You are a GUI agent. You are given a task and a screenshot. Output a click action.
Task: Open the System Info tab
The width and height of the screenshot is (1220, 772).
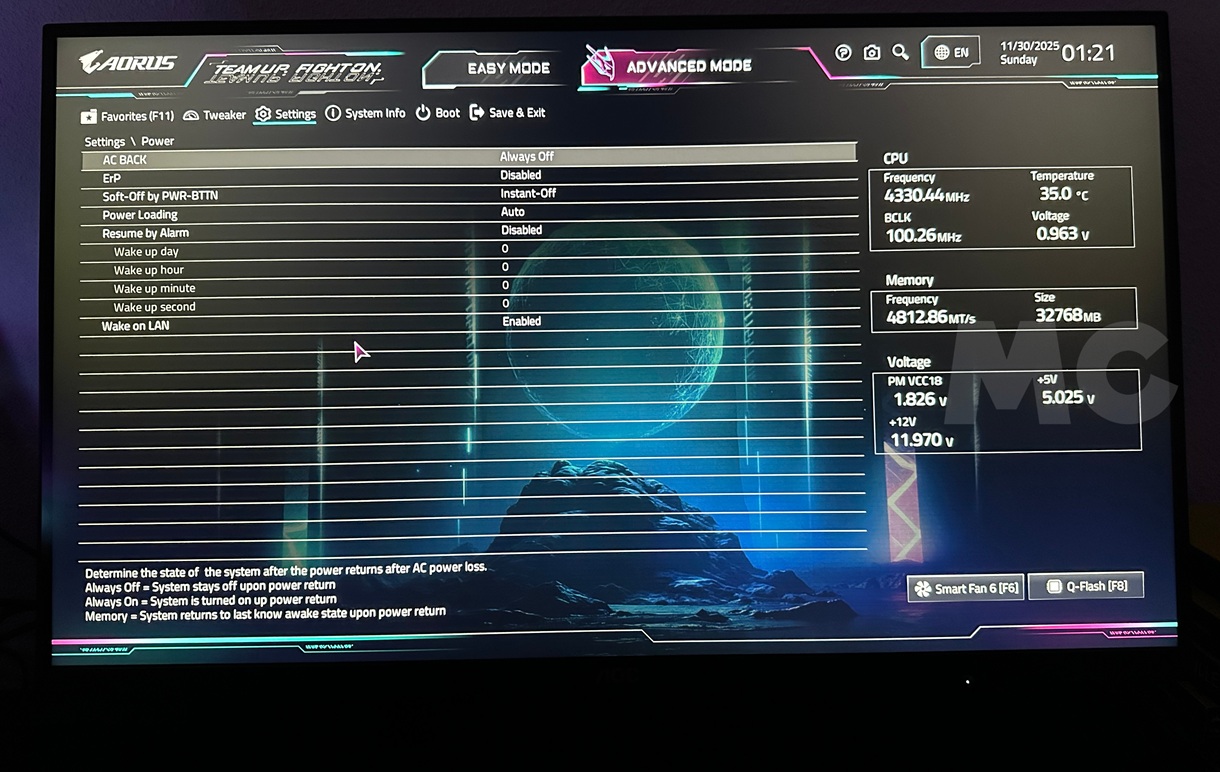tap(366, 114)
